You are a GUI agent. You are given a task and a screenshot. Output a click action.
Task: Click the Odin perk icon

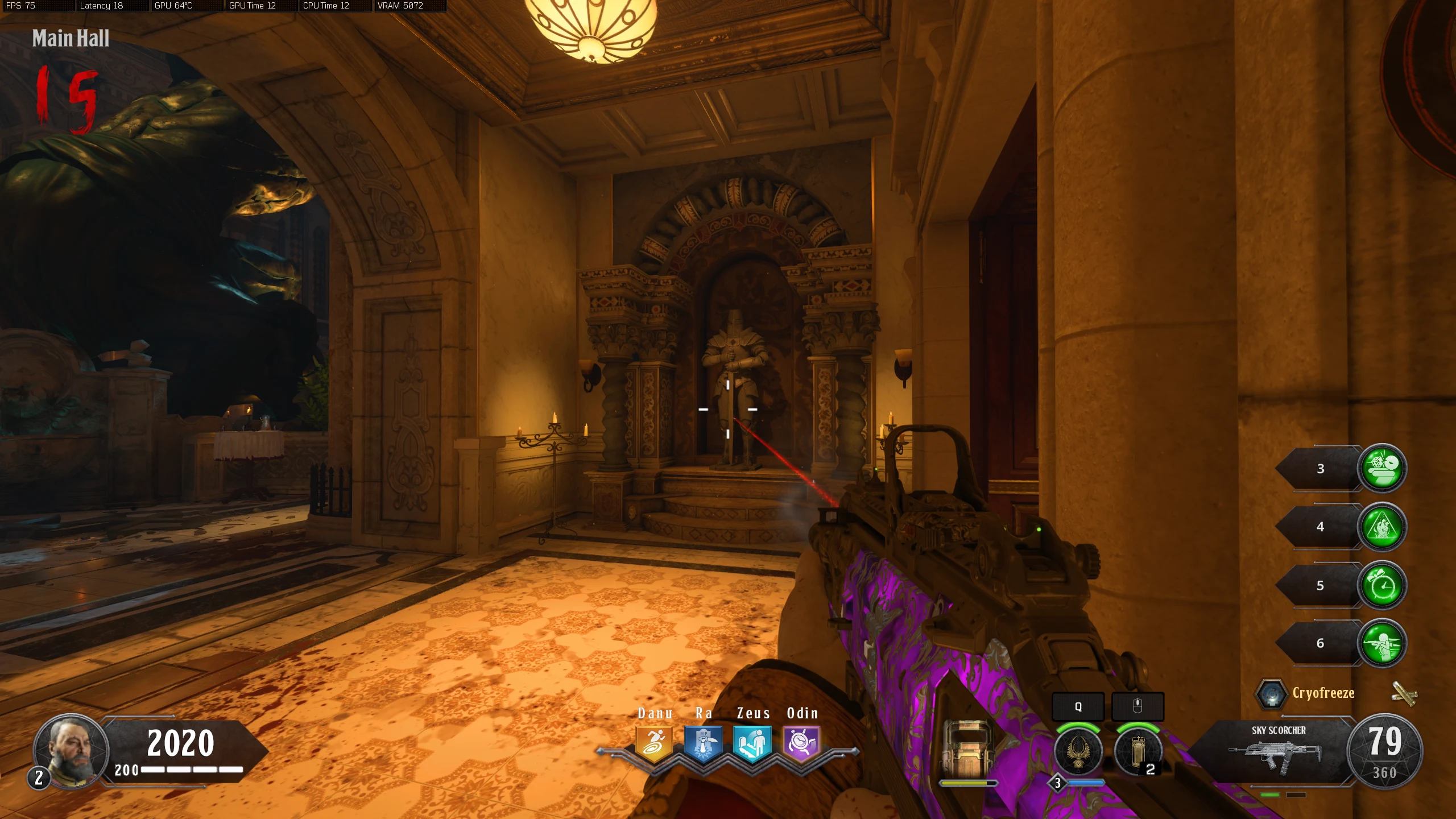pos(802,743)
